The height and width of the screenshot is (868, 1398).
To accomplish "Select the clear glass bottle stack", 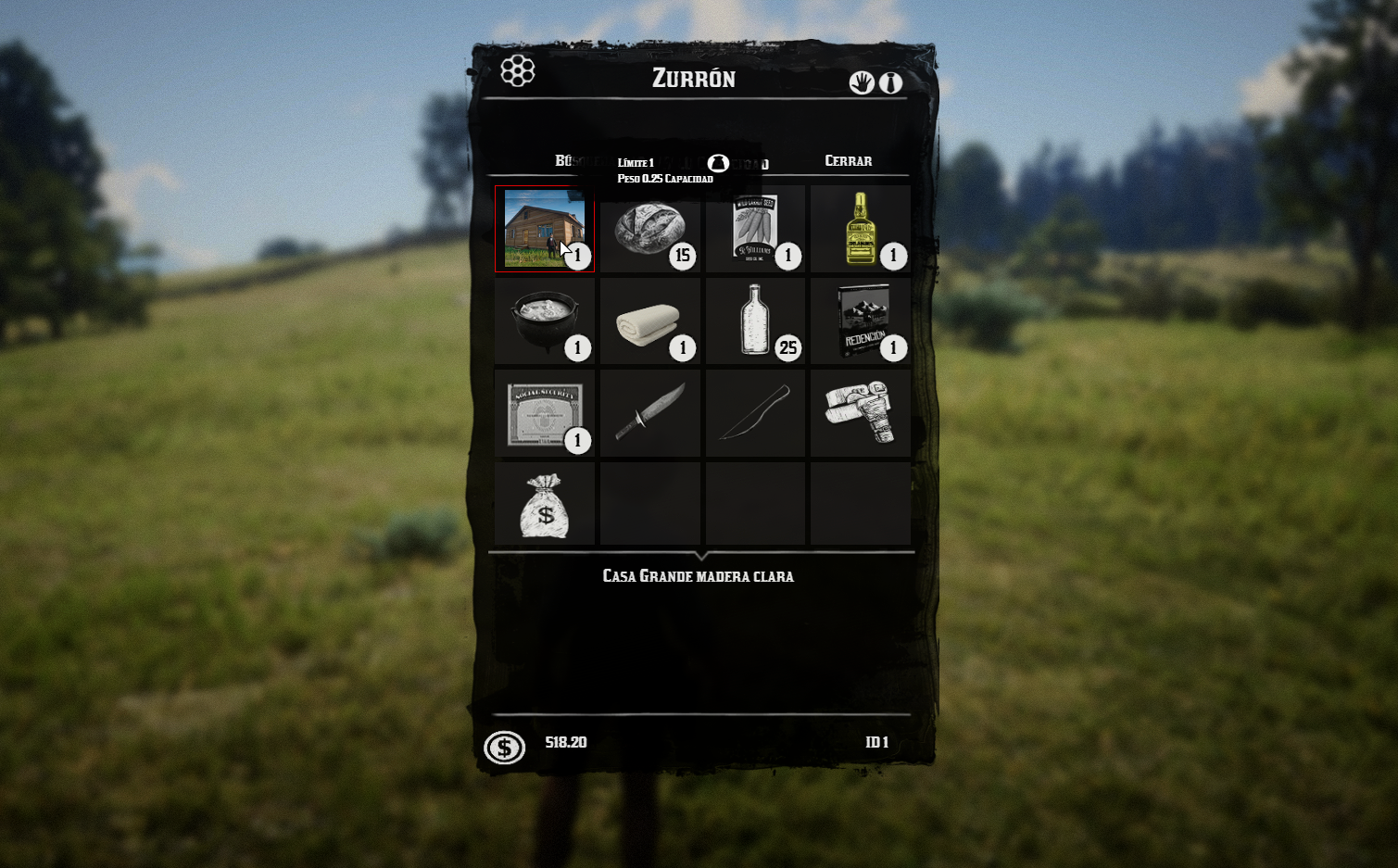I will [755, 321].
